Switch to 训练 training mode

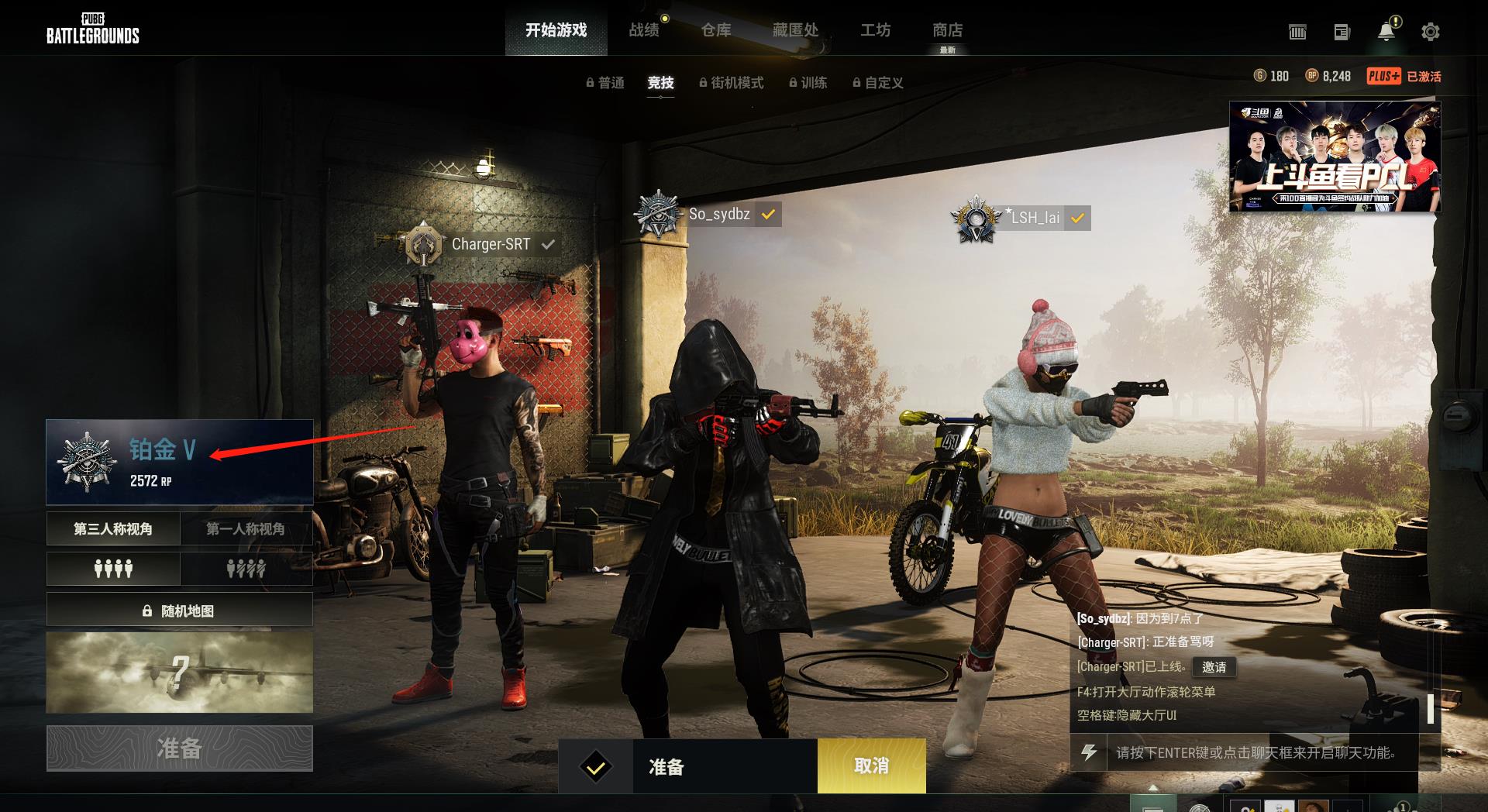pyautogui.click(x=808, y=83)
